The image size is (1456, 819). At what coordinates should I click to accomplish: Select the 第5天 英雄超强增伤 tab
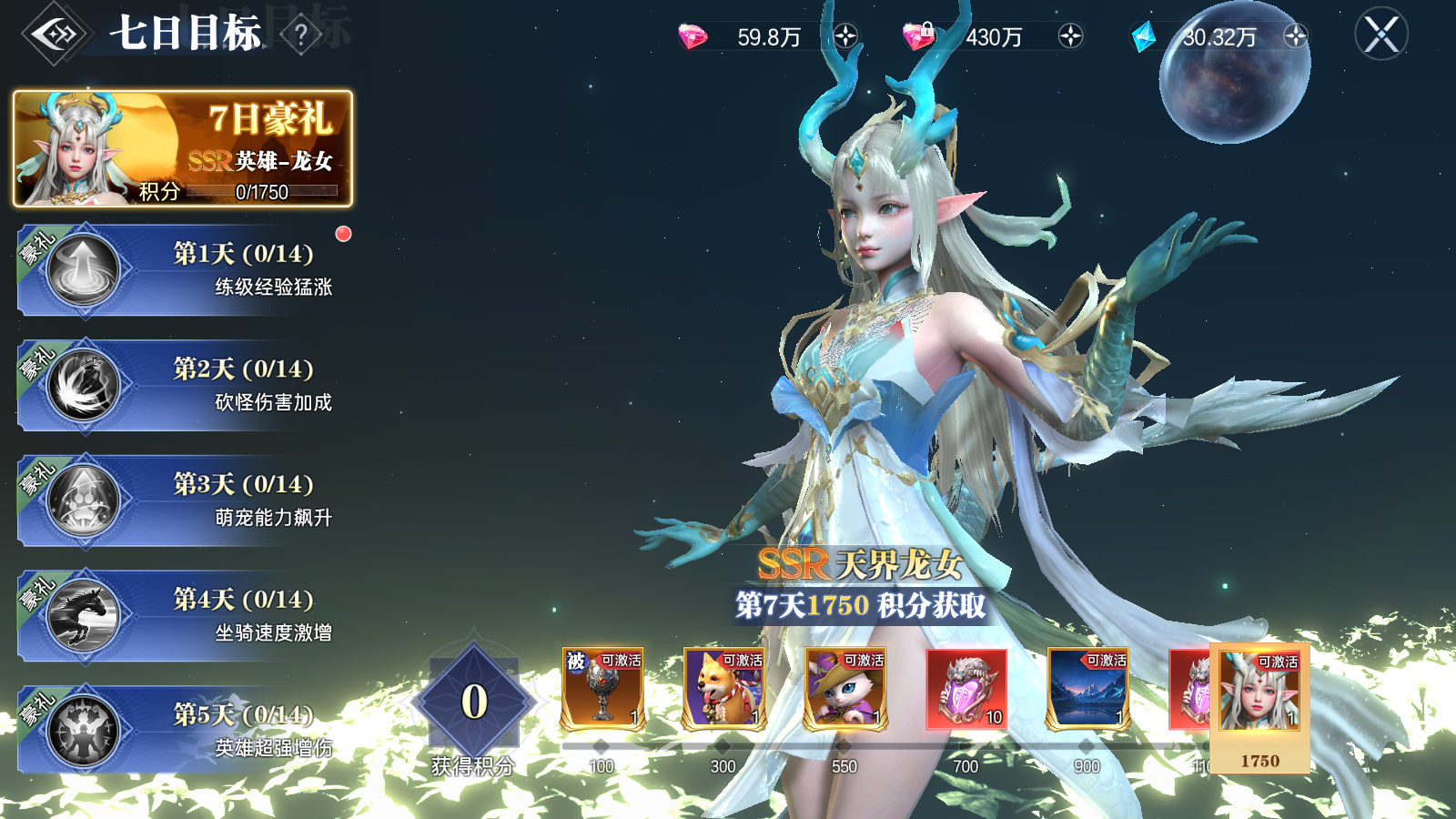click(x=182, y=731)
